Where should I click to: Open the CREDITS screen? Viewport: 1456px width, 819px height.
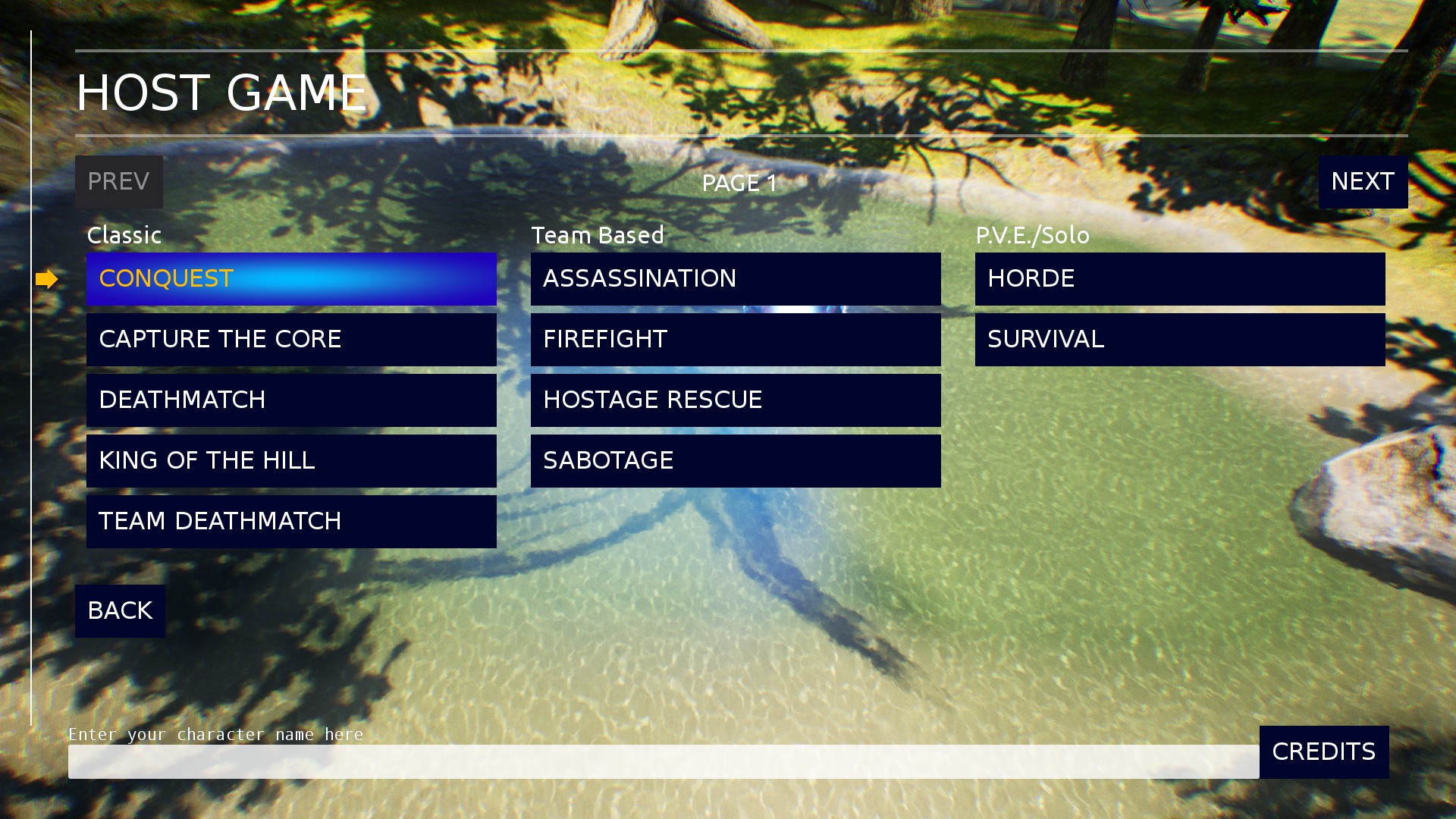pyautogui.click(x=1323, y=752)
